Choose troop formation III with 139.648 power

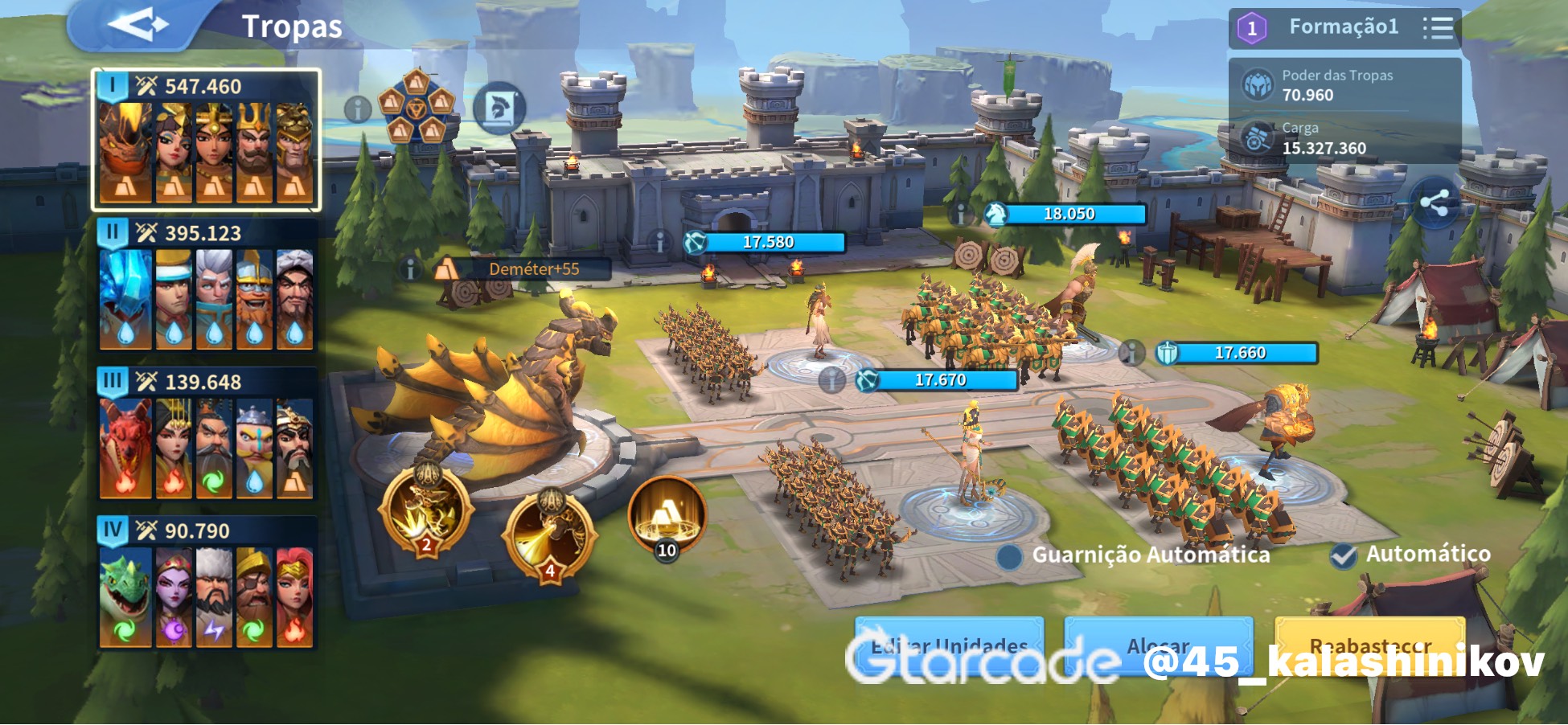[206, 435]
